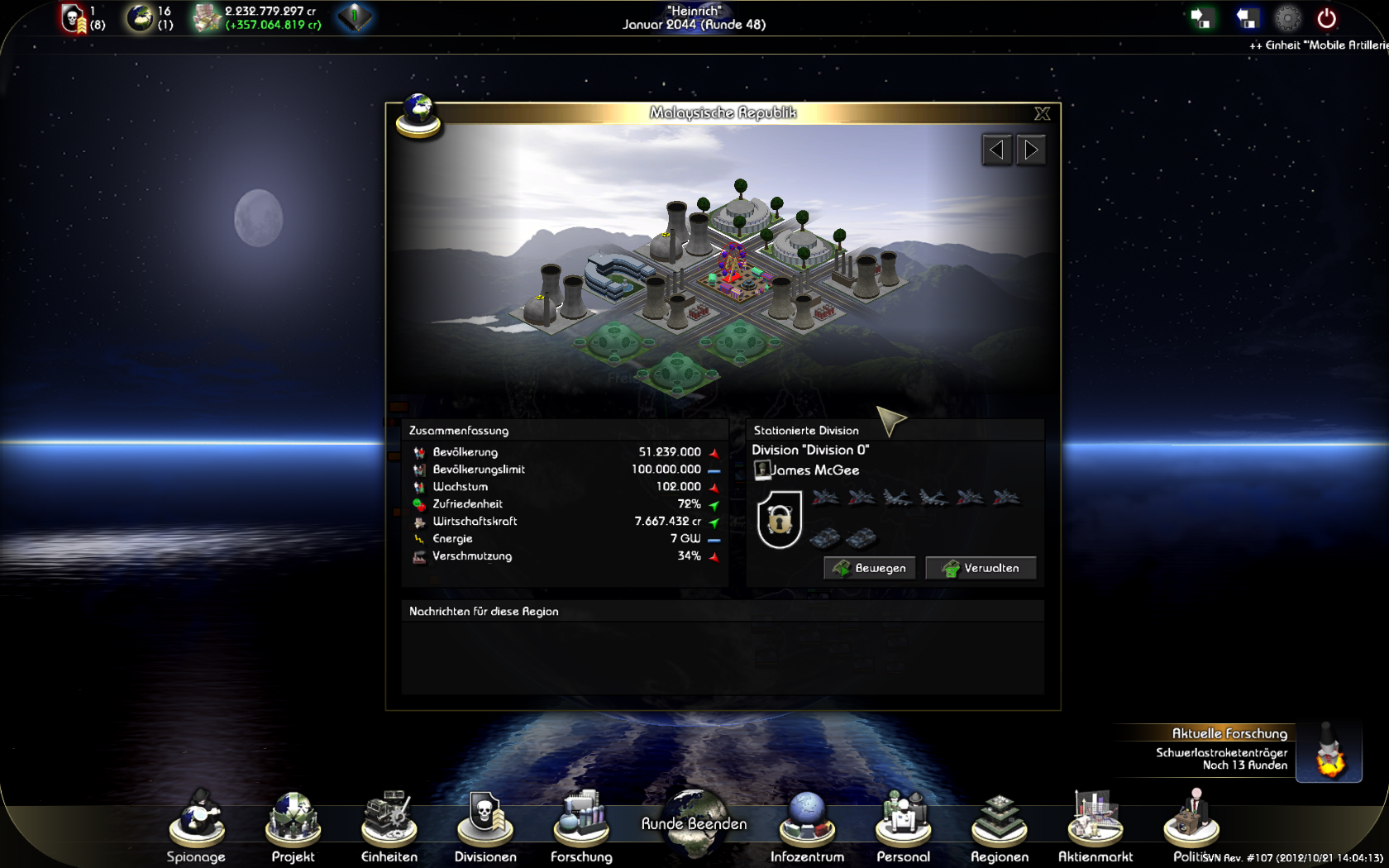Image resolution: width=1389 pixels, height=868 pixels.
Task: Click the red power quit icon
Action: pyautogui.click(x=1327, y=18)
